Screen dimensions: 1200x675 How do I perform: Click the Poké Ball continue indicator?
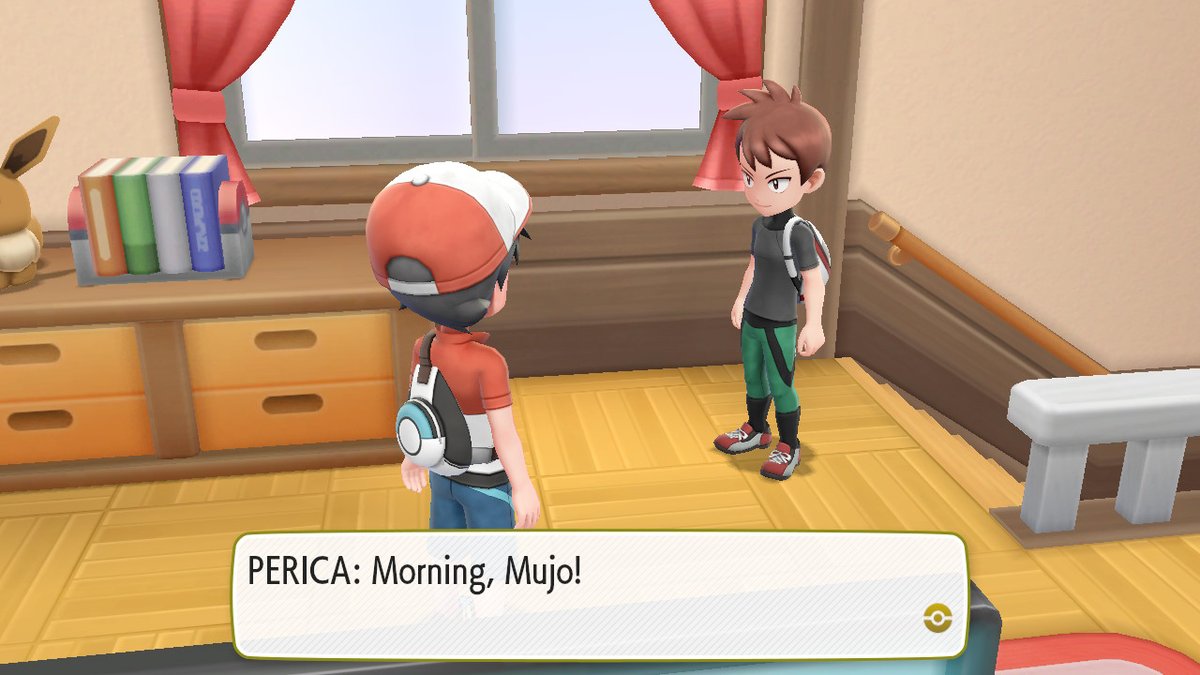937,617
